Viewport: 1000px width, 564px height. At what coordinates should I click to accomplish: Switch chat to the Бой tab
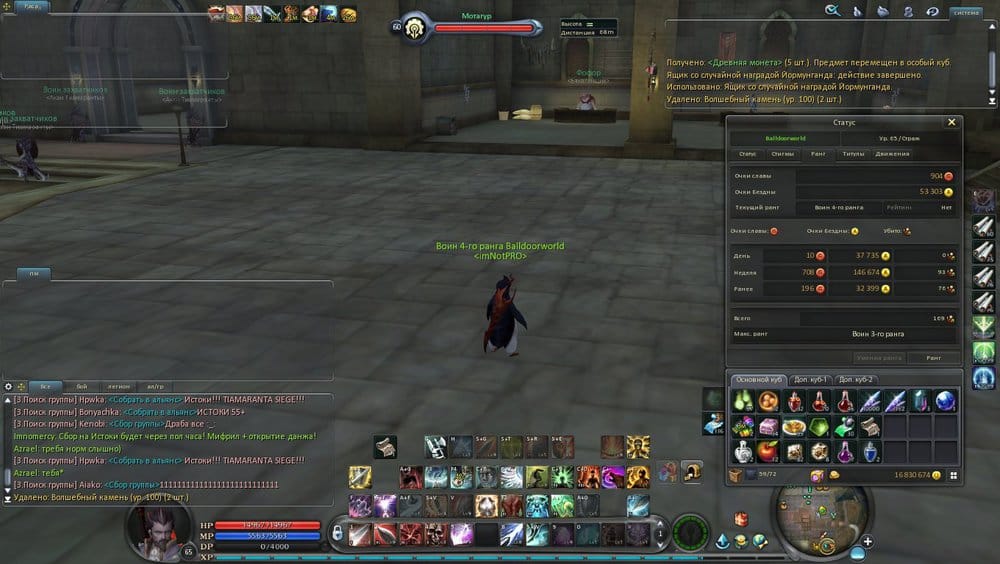(81, 386)
